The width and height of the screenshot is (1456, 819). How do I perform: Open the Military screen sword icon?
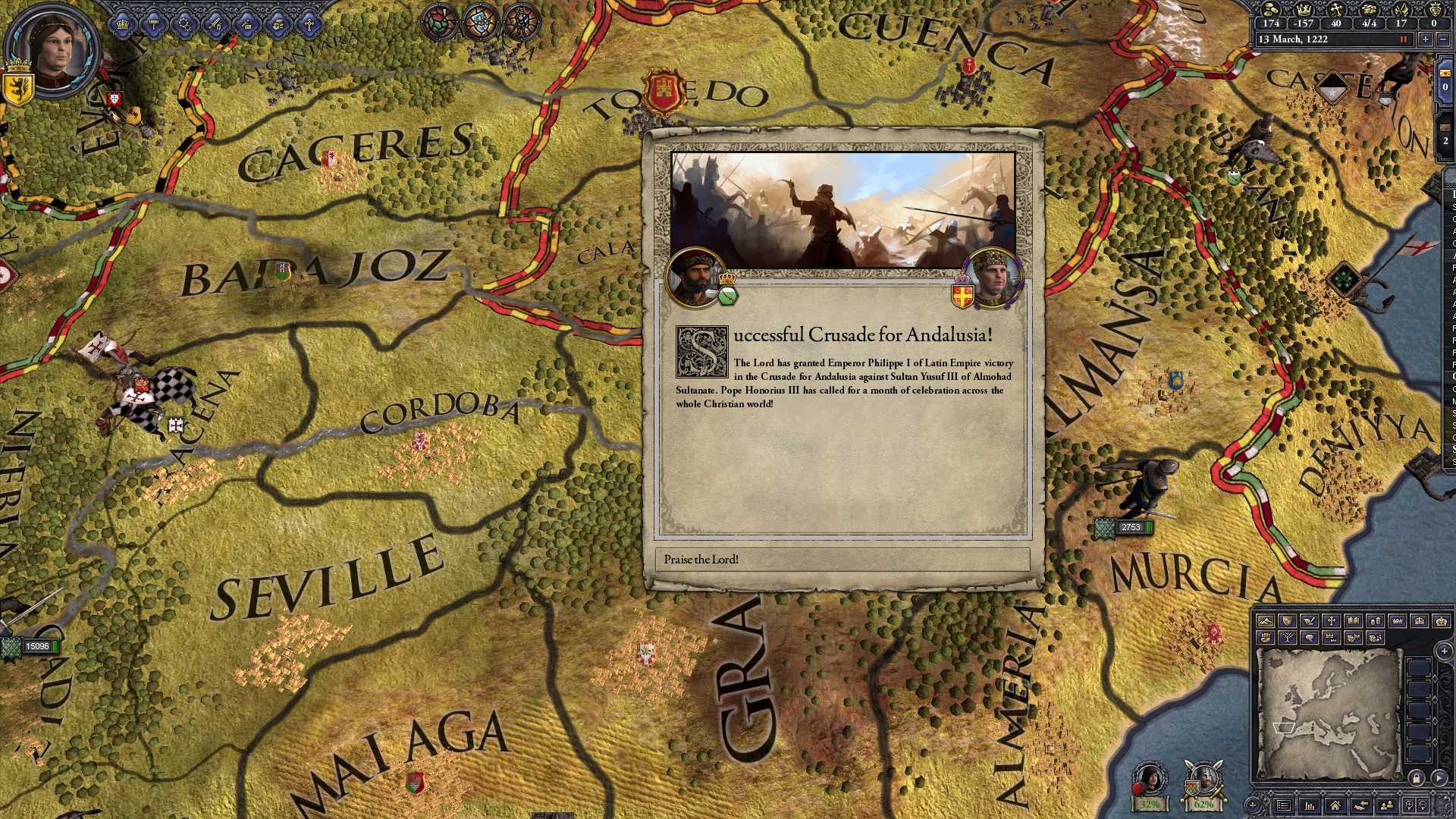click(x=215, y=24)
